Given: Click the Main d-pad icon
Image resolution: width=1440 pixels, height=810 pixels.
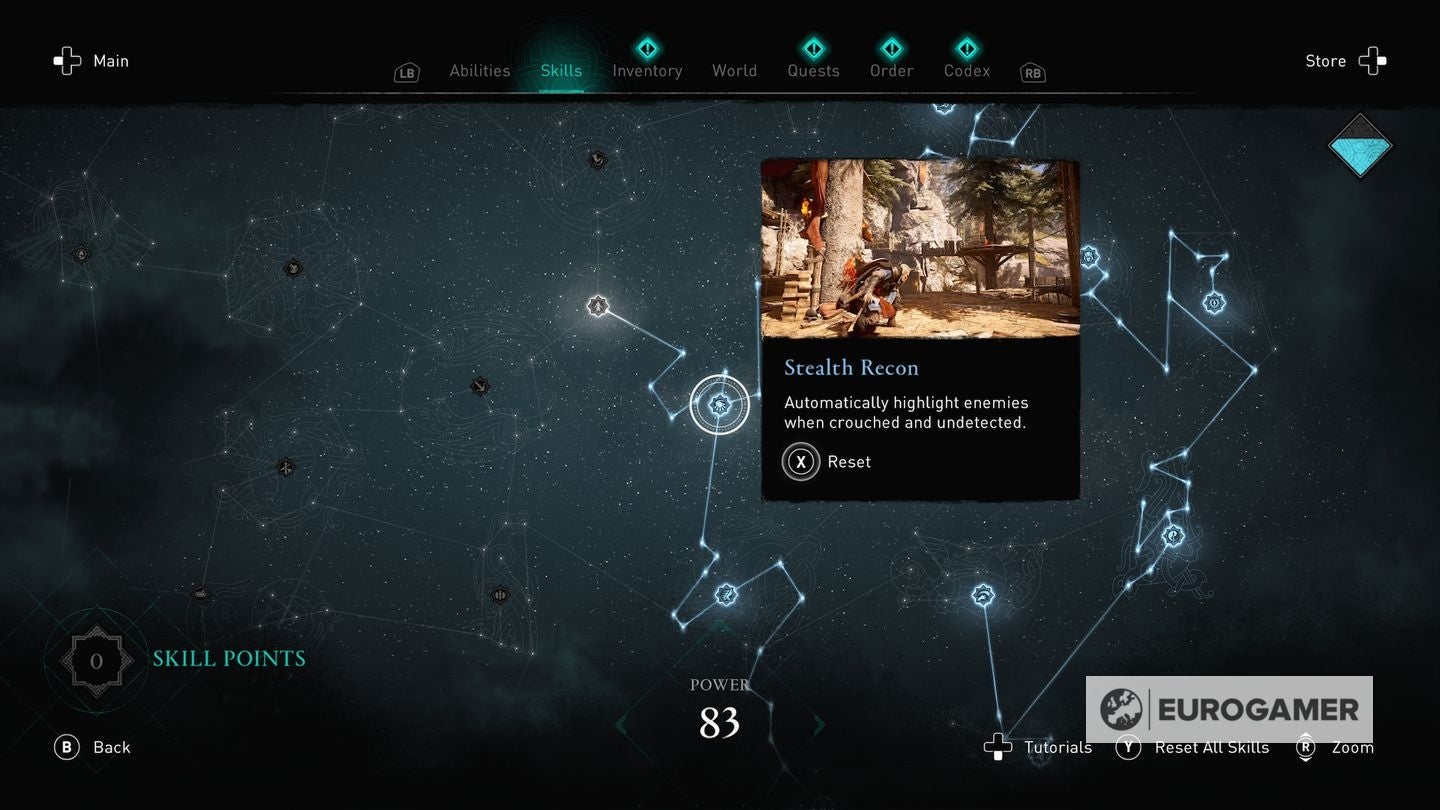Looking at the screenshot, I should [66, 61].
